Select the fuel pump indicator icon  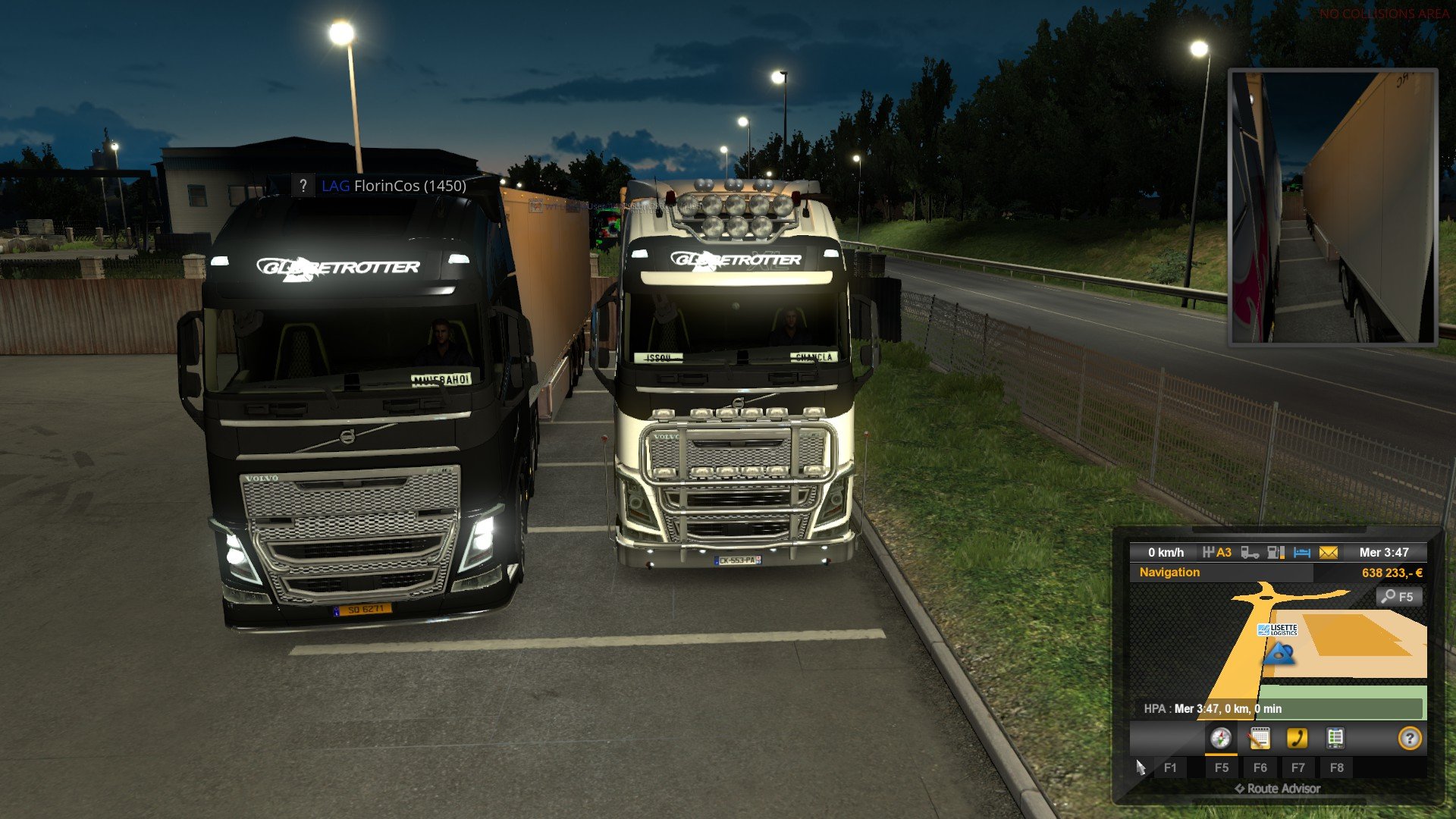coord(1276,553)
